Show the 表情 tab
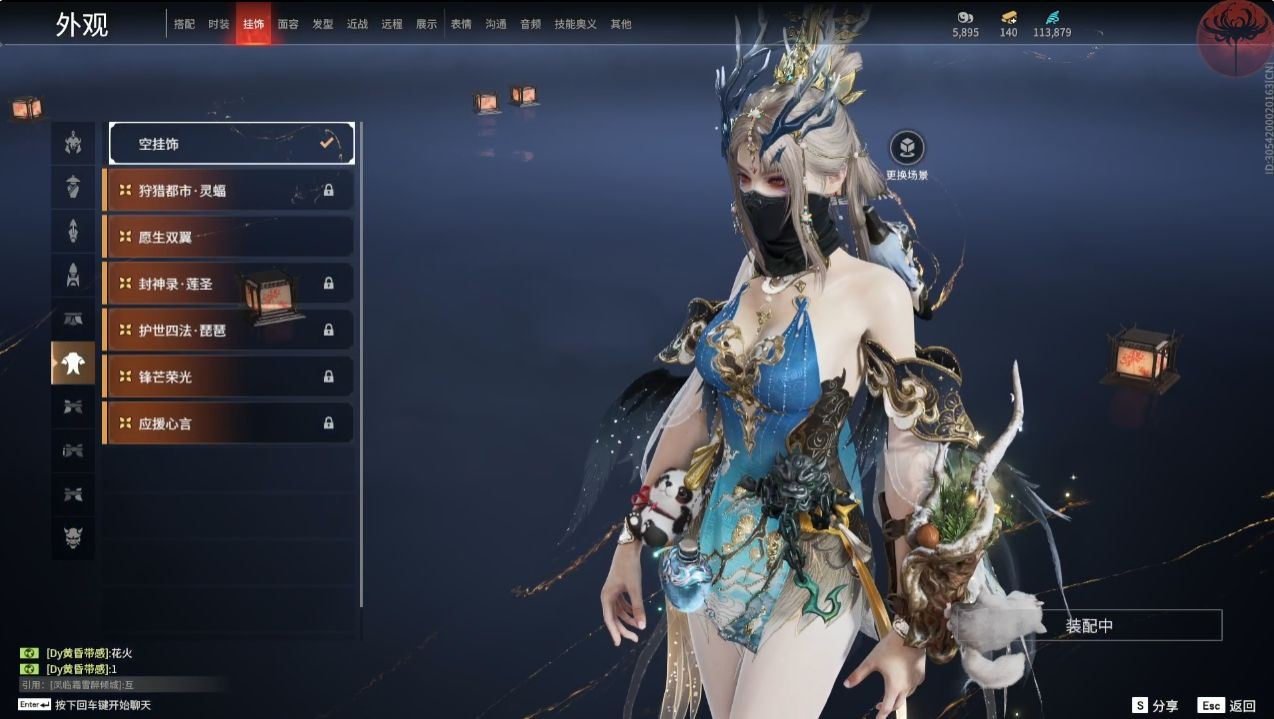The height and width of the screenshot is (719, 1274). pyautogui.click(x=461, y=24)
